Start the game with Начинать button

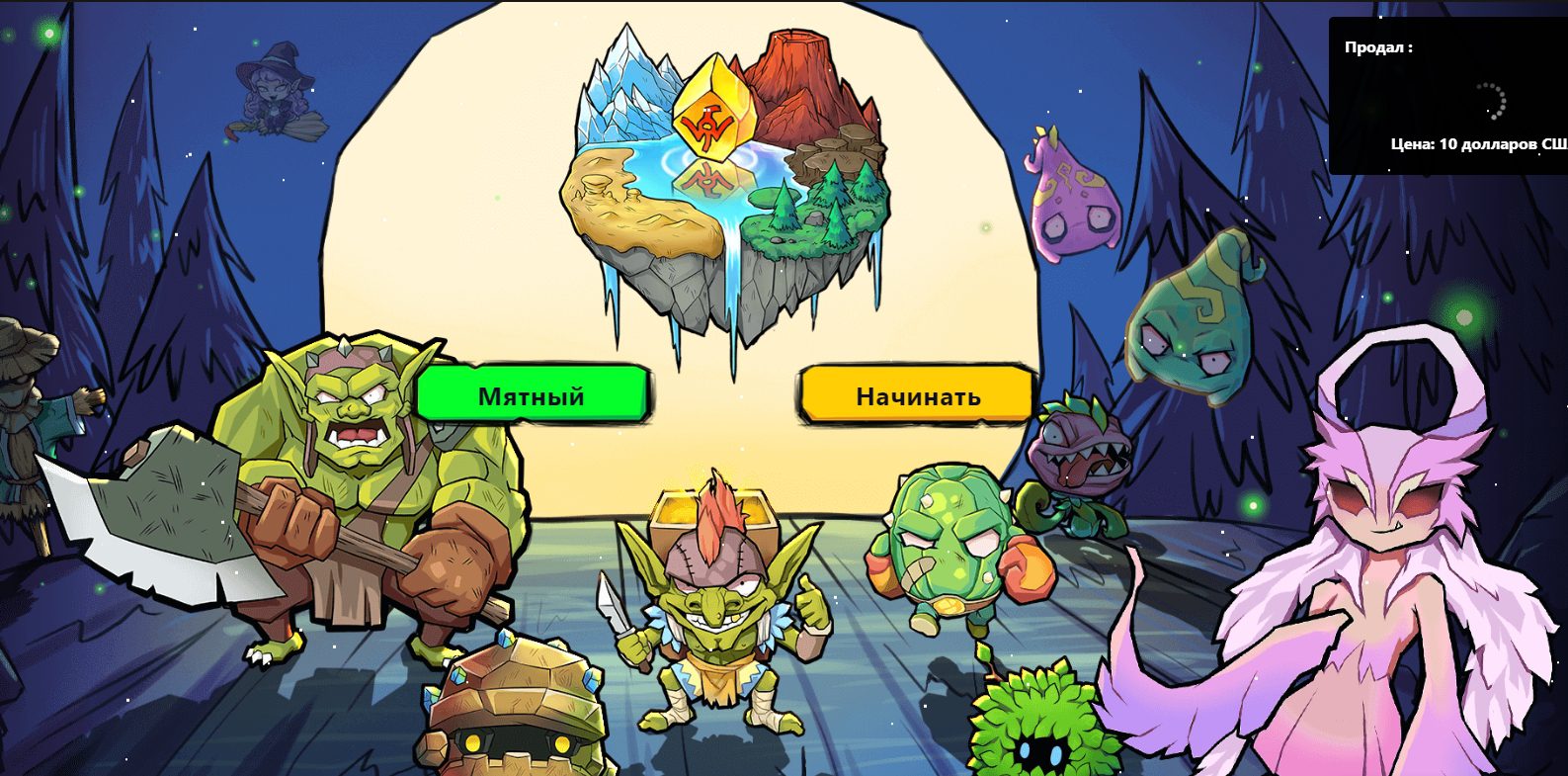coord(917,395)
